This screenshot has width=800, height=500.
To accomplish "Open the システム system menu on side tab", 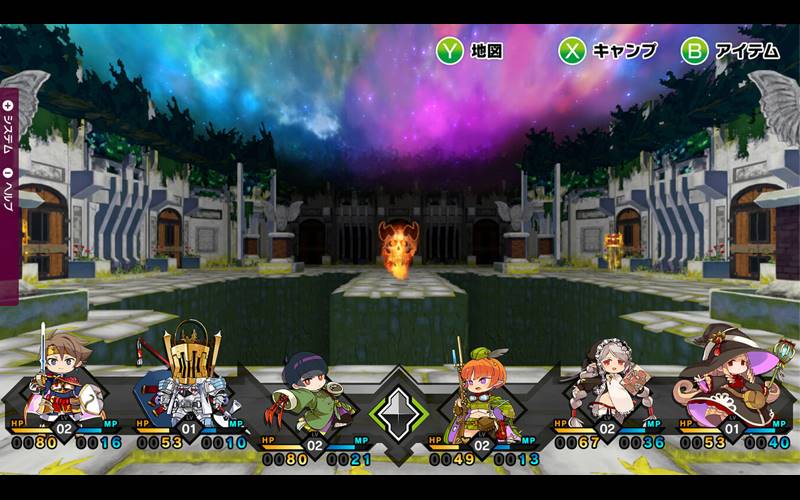I will point(9,125).
